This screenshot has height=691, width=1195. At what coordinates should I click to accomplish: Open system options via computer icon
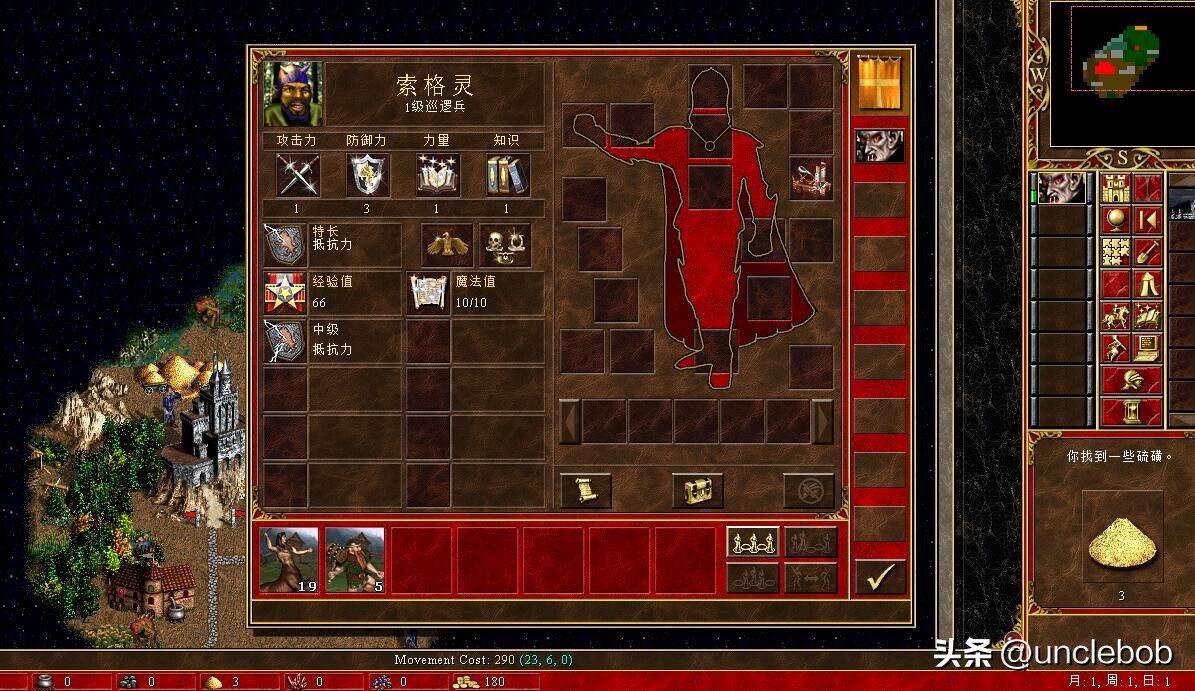(1147, 347)
